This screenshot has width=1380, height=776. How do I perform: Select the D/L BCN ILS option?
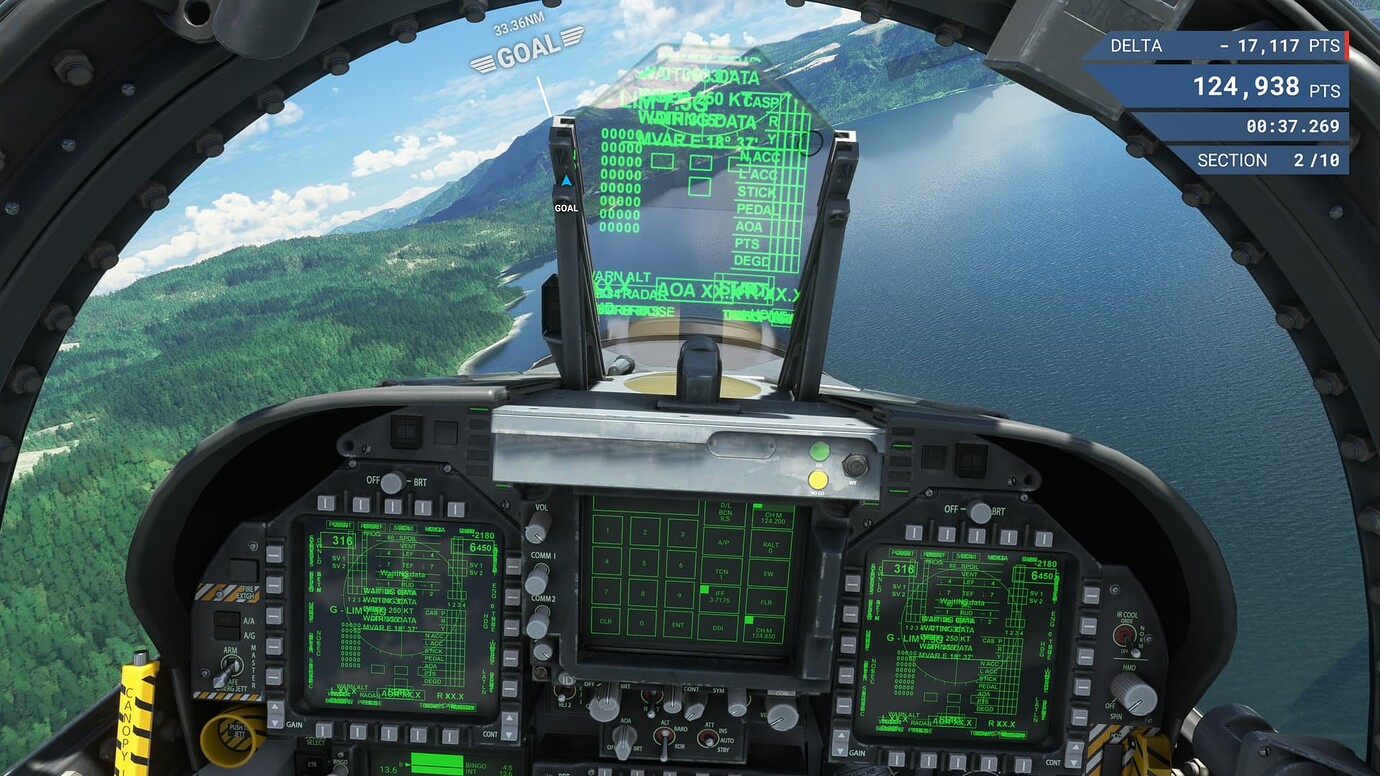[725, 512]
